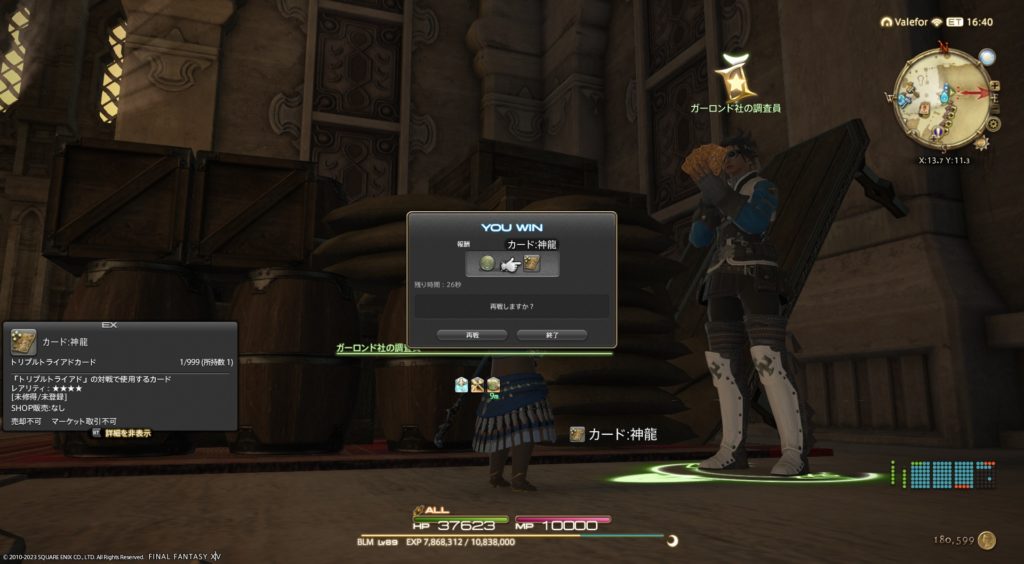1024x564 pixels.
Task: Open the minimap gear settings
Action: 994,124
